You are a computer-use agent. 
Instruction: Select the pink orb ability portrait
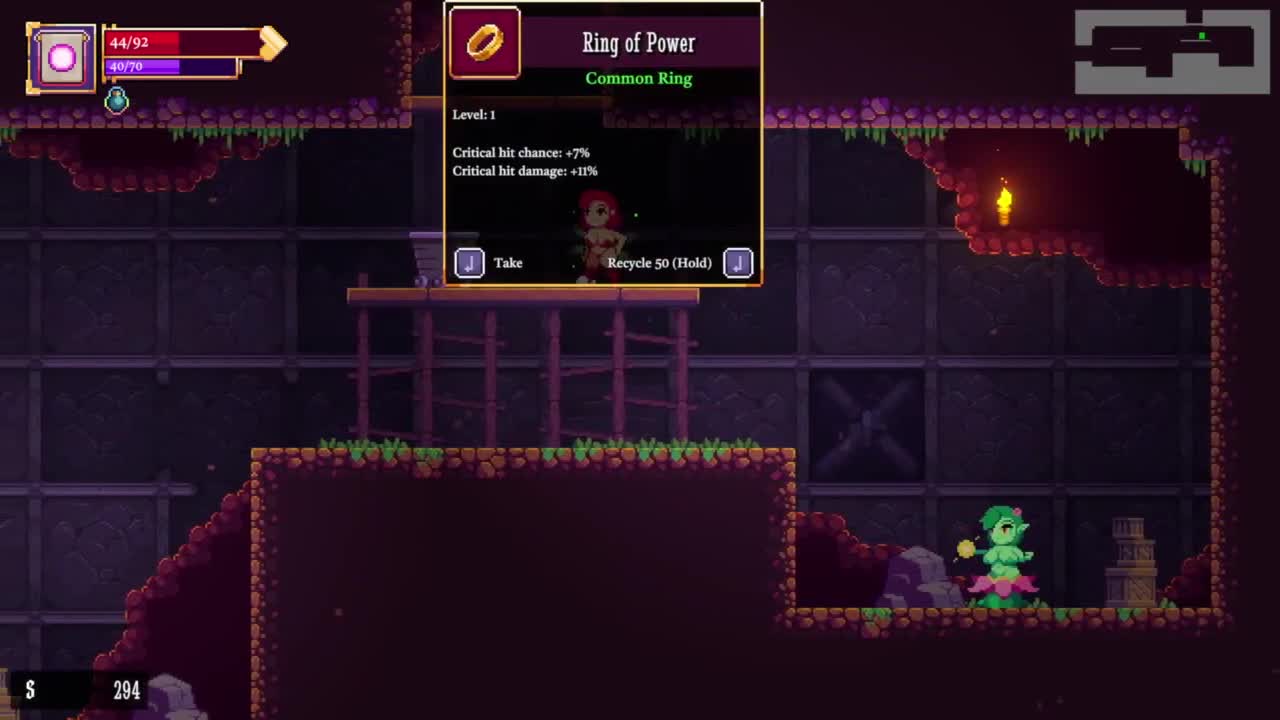coord(61,59)
